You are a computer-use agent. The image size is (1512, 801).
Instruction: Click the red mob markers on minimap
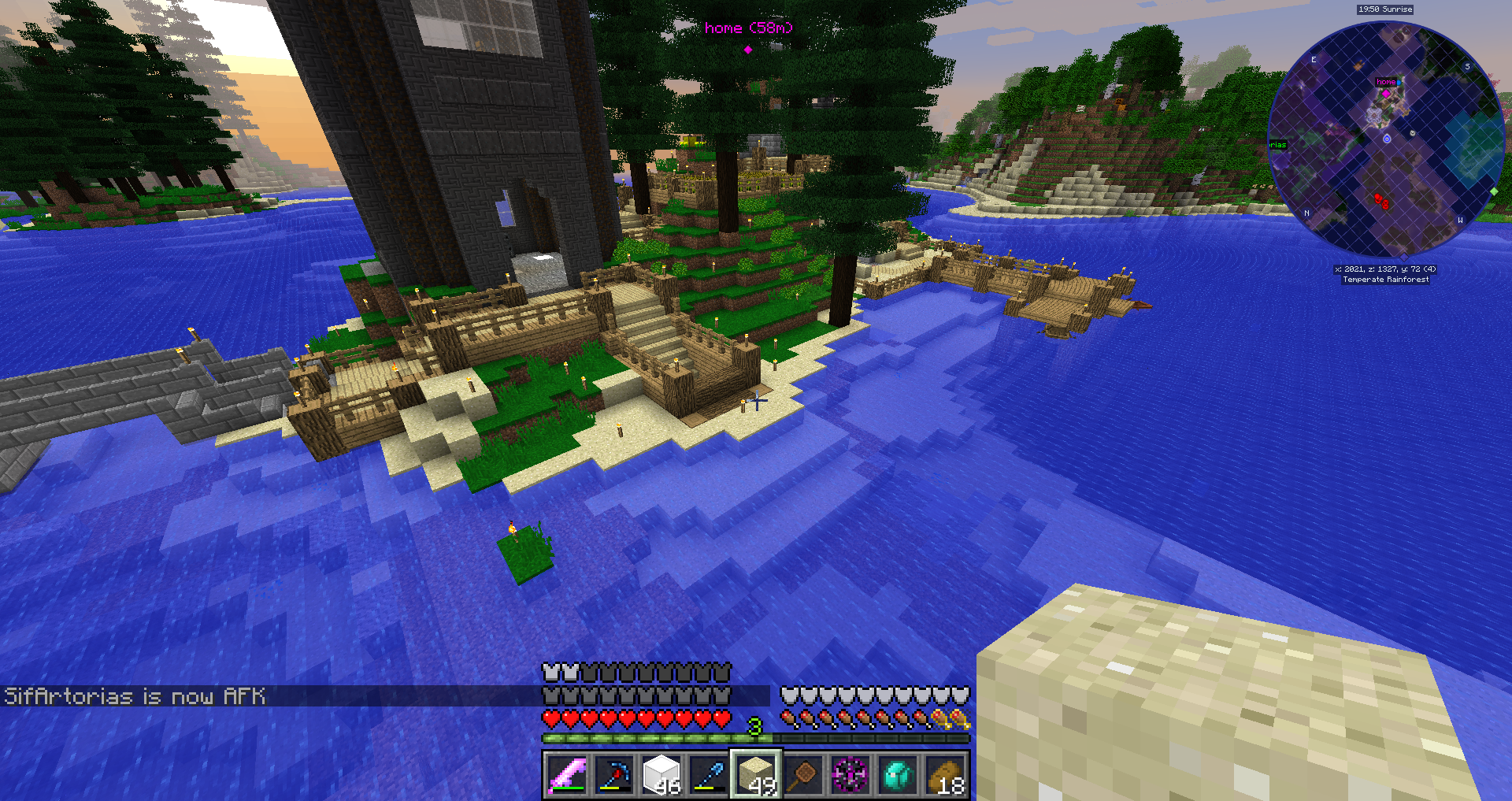(x=1380, y=201)
